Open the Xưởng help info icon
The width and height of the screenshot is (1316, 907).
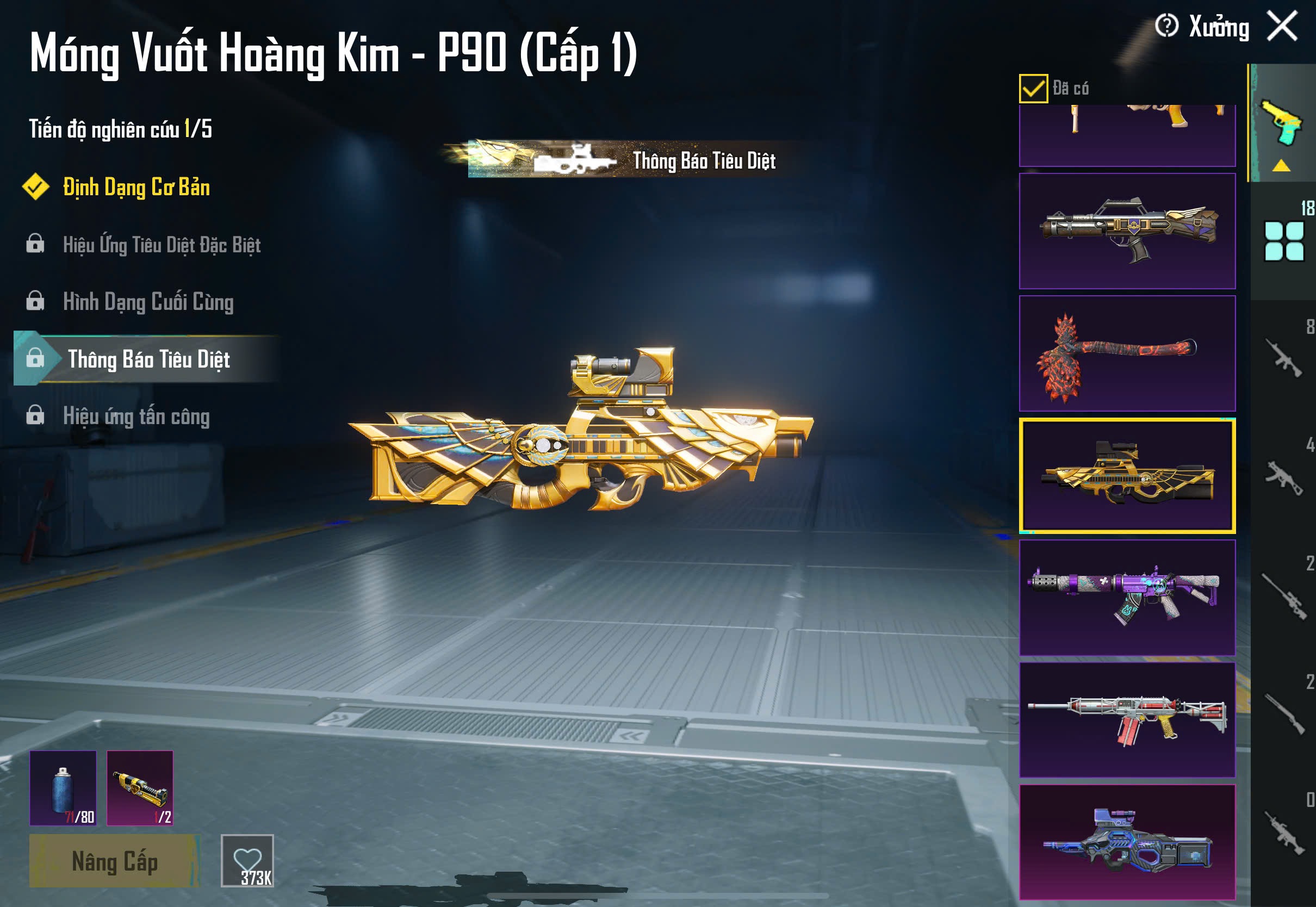pos(1166,26)
